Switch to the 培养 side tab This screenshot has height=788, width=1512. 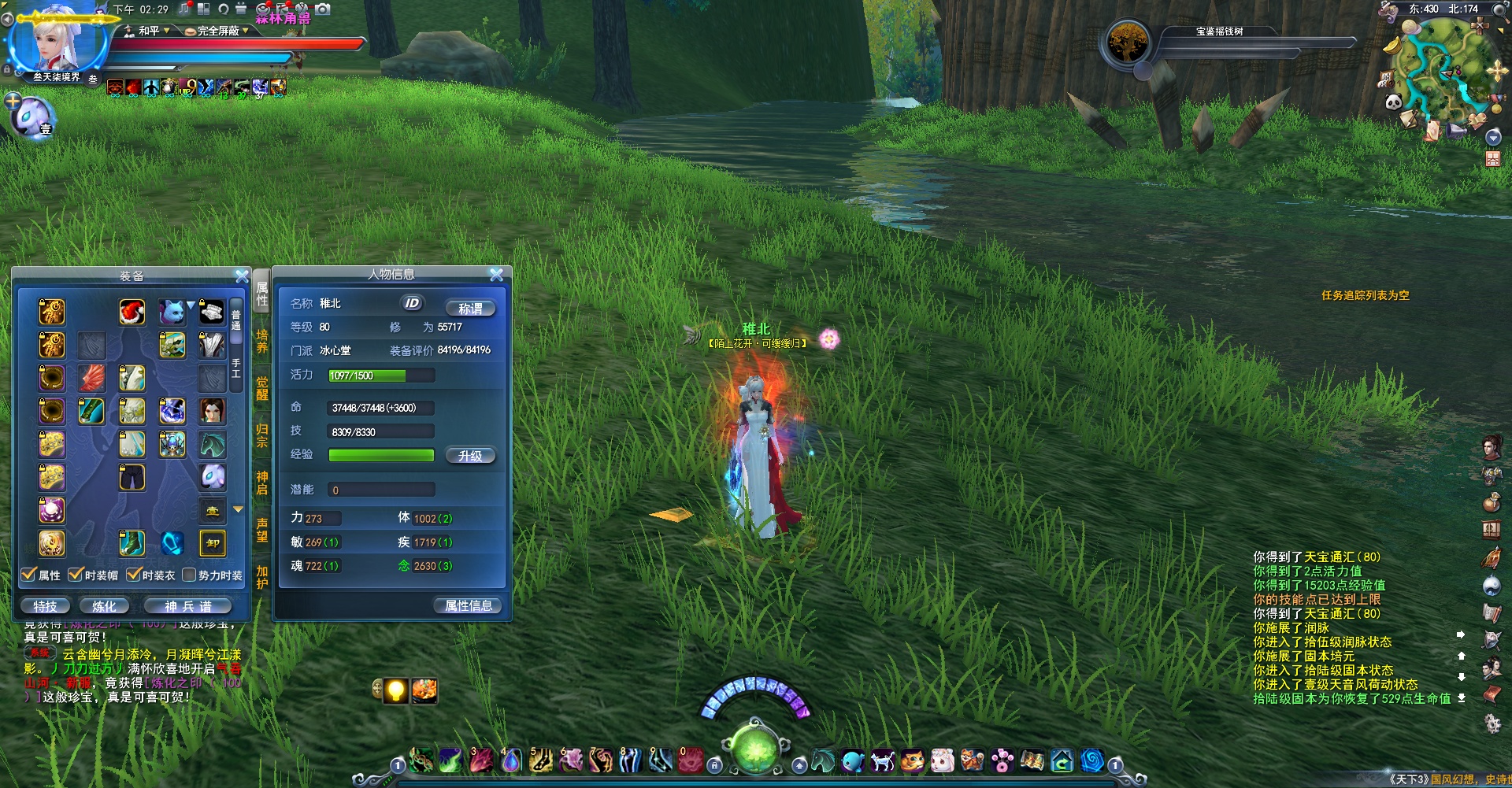tap(262, 341)
